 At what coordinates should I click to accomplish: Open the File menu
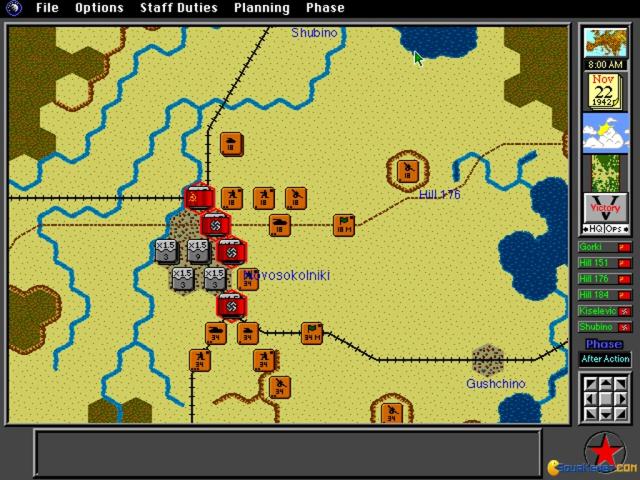click(47, 8)
